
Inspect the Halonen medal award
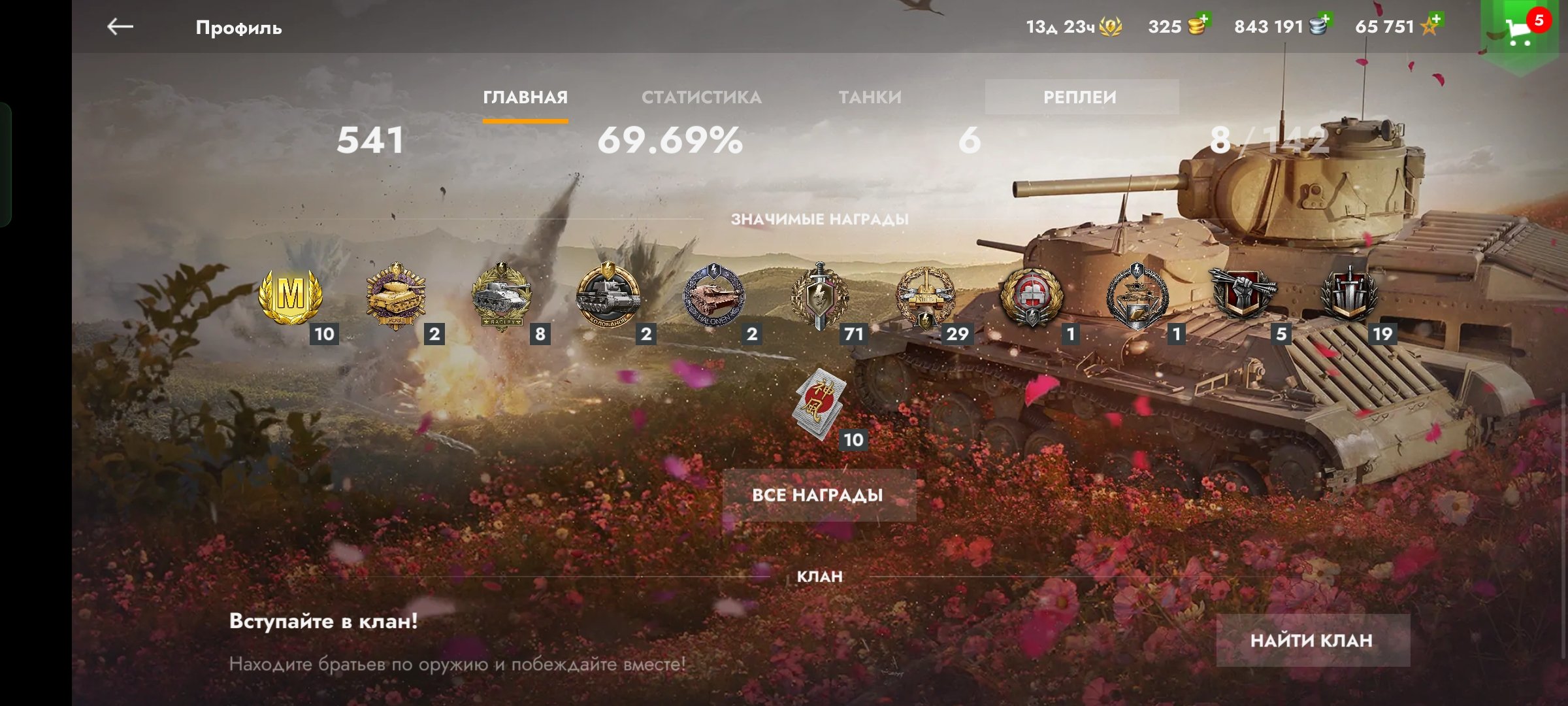pos(713,296)
